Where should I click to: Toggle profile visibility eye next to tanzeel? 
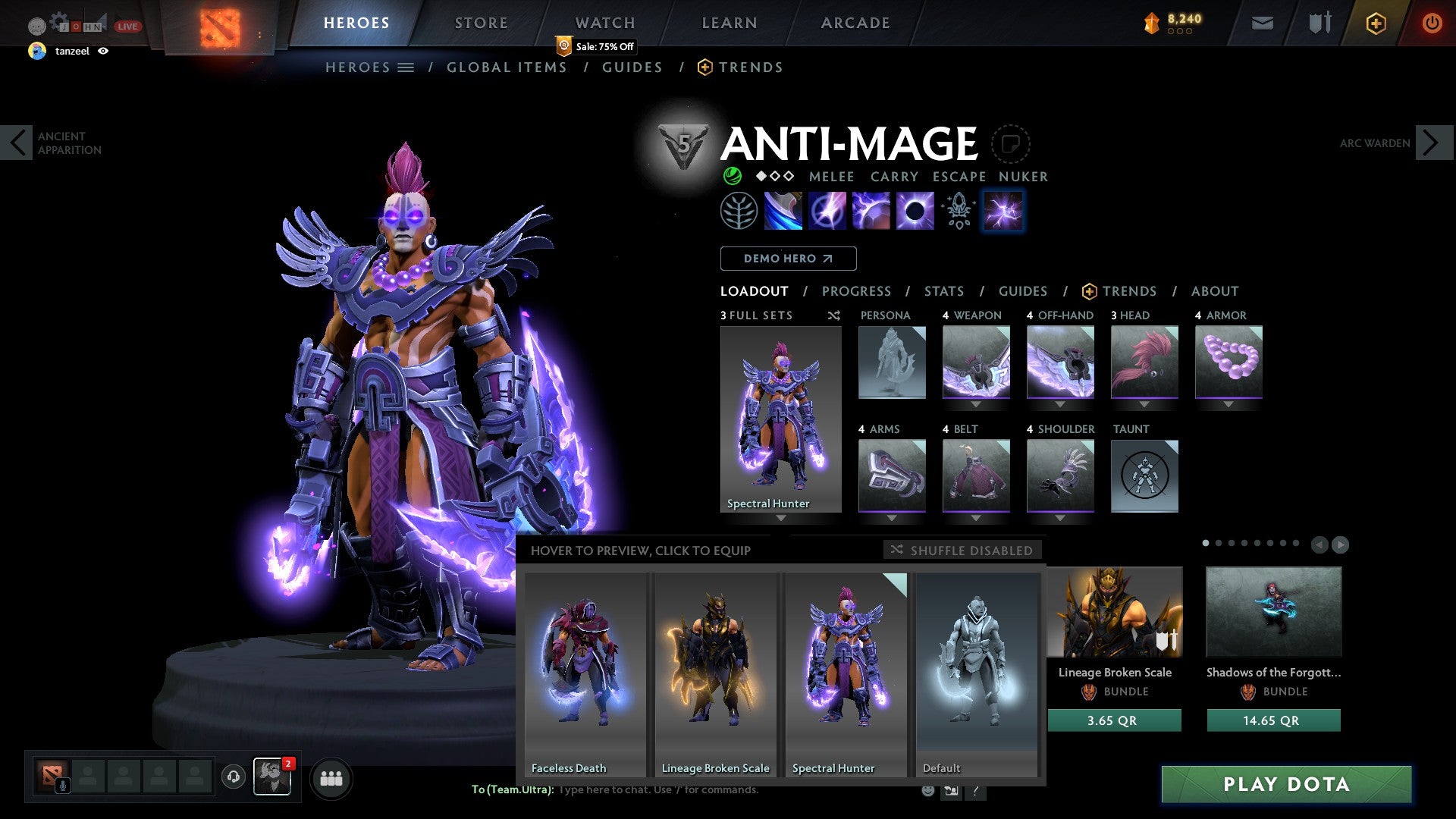point(104,52)
